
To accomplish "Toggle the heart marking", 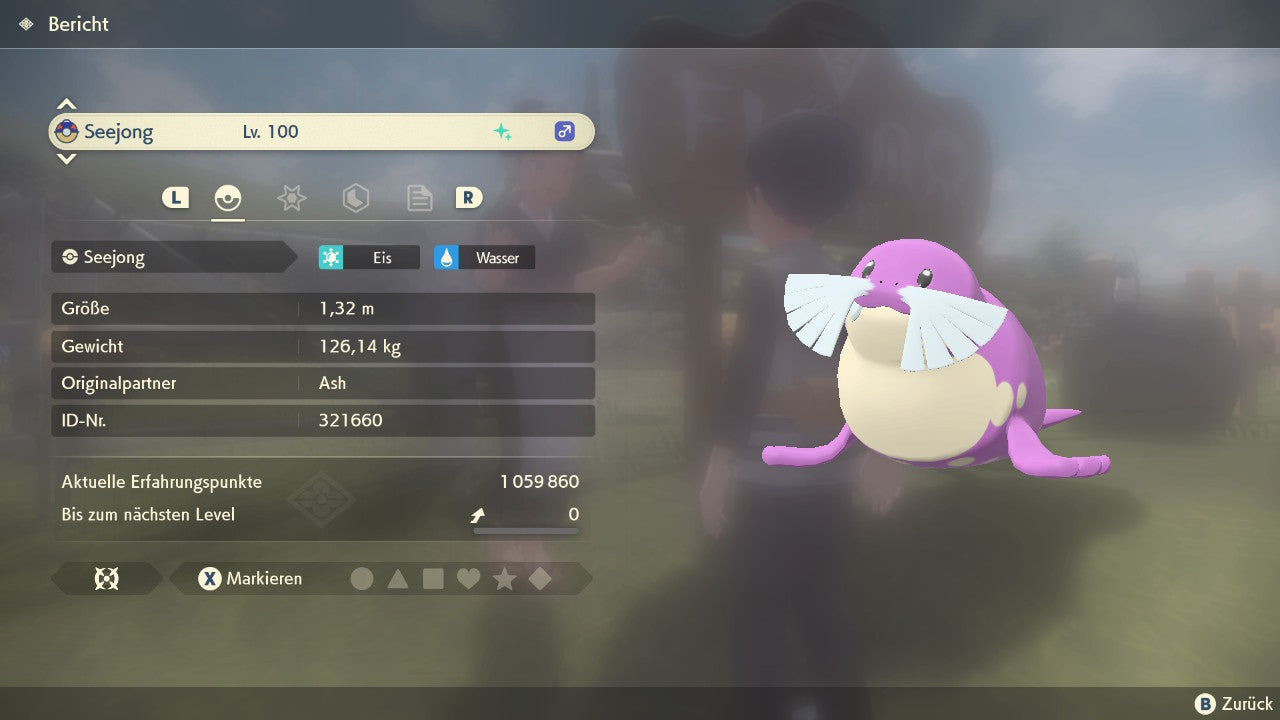I will click(468, 578).
